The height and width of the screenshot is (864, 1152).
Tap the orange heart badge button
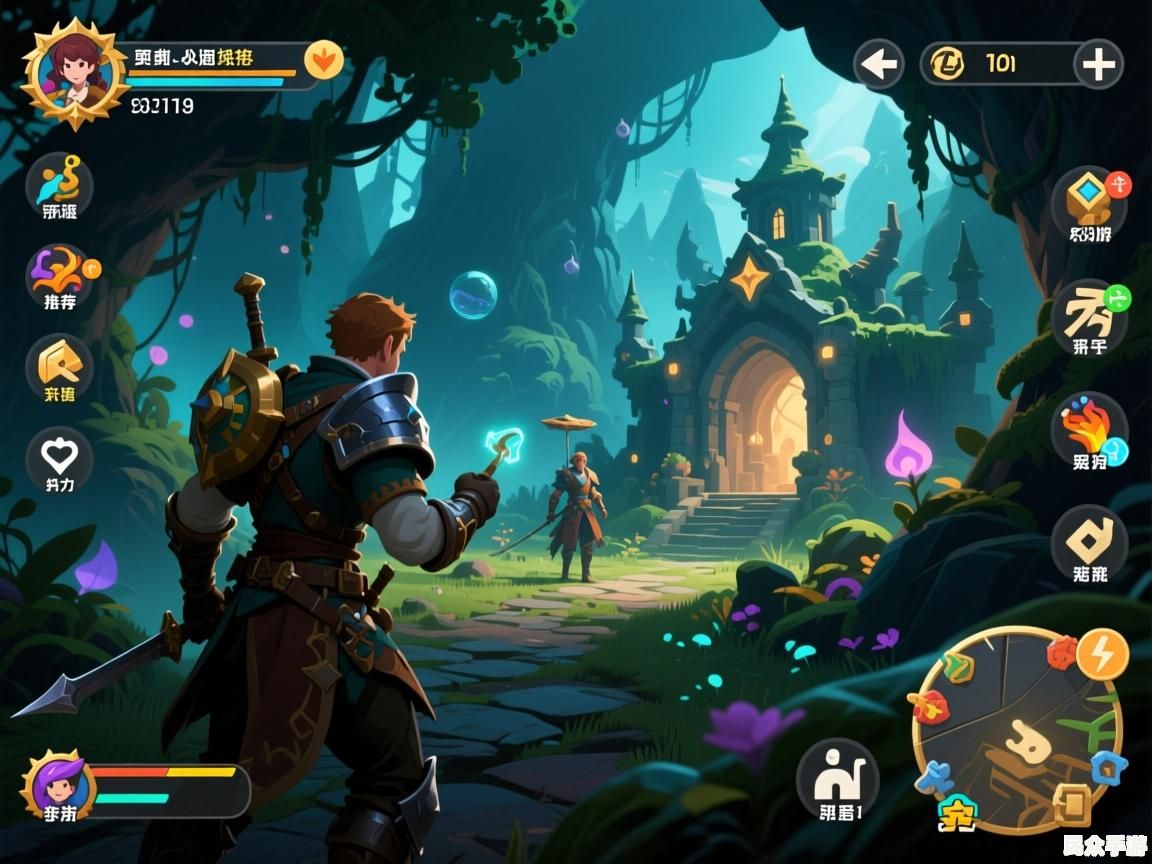point(323,60)
